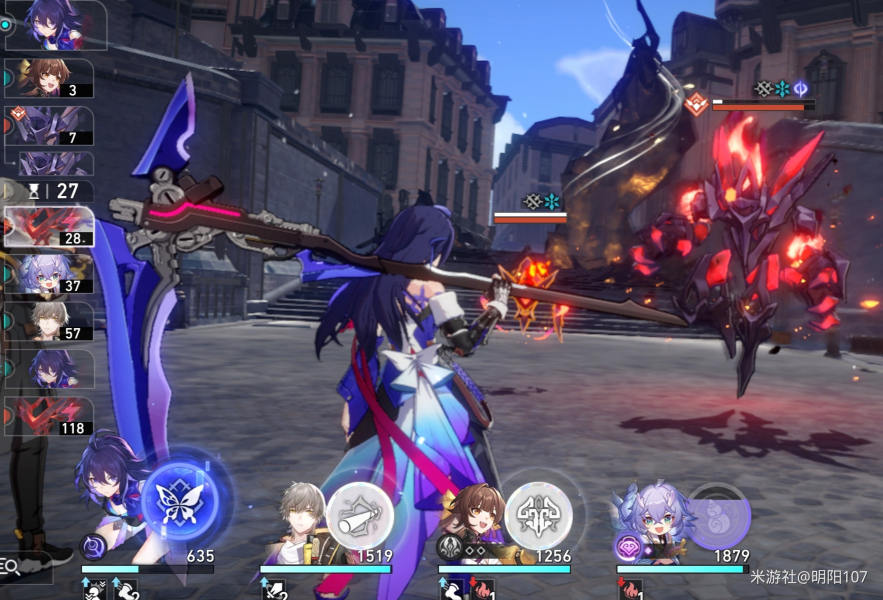Select the red enemy turn entry marked 28
This screenshot has height=600, width=883.
(x=50, y=226)
